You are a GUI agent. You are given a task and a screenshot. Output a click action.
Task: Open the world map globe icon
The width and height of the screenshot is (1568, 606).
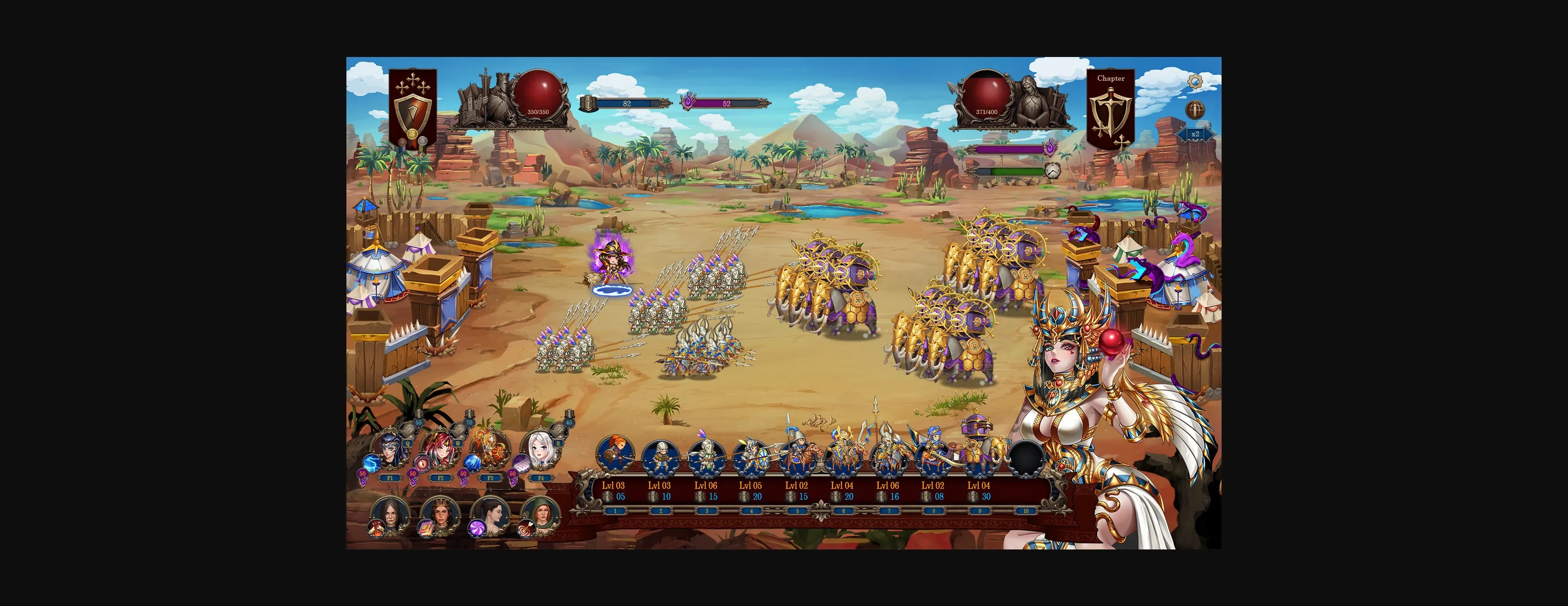click(x=1195, y=109)
